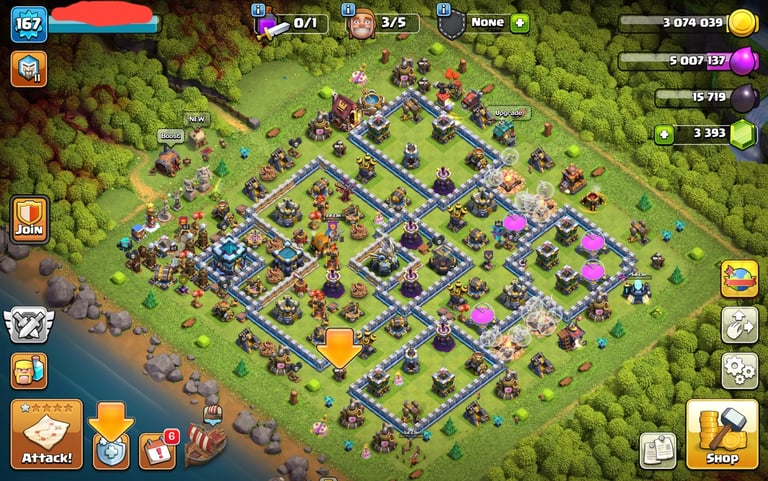Open the events calendar with badge 6
Image resolution: width=768 pixels, height=481 pixels.
tap(157, 451)
